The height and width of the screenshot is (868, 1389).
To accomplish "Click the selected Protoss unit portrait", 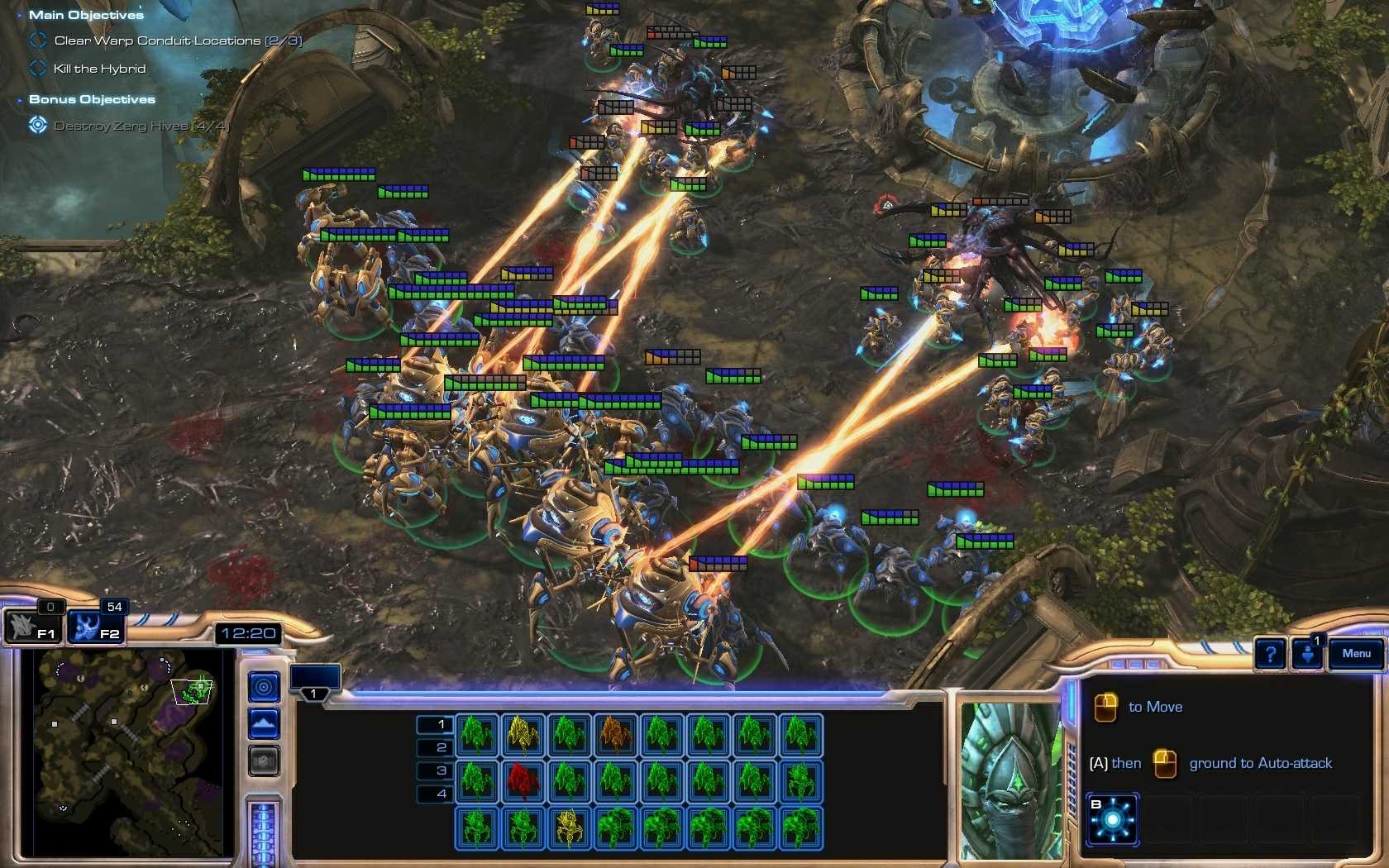I will click(x=1009, y=777).
